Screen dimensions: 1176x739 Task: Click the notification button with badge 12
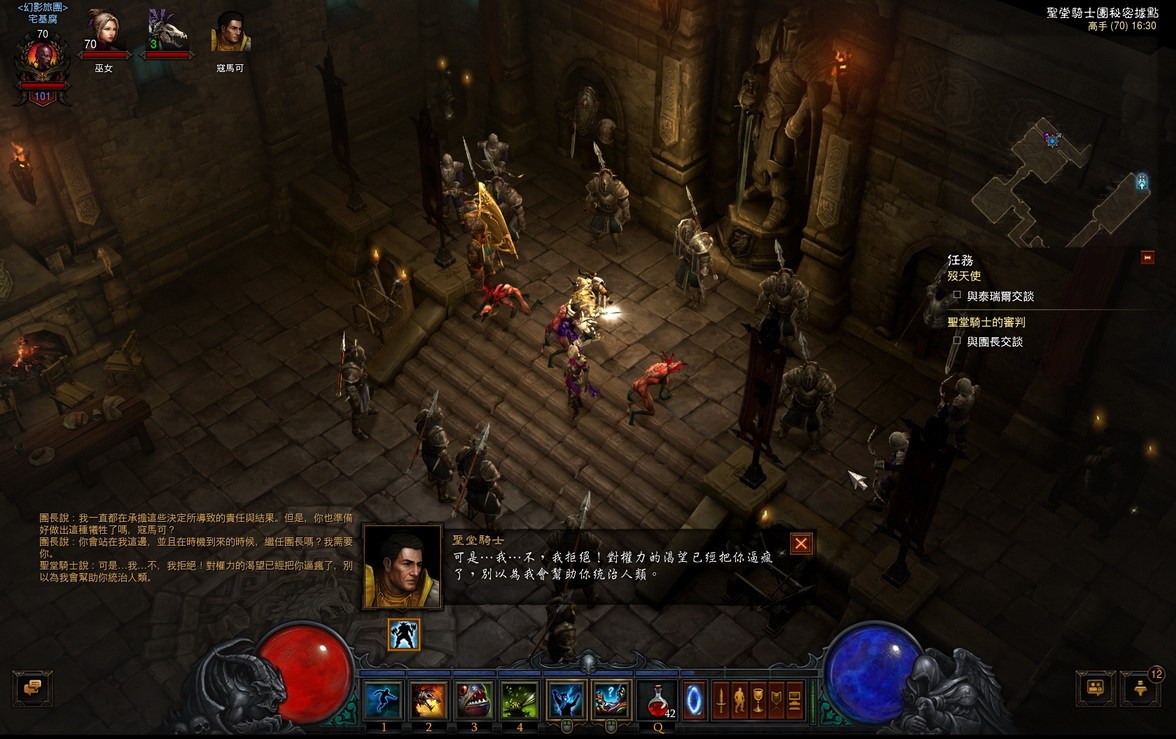[x=1140, y=688]
